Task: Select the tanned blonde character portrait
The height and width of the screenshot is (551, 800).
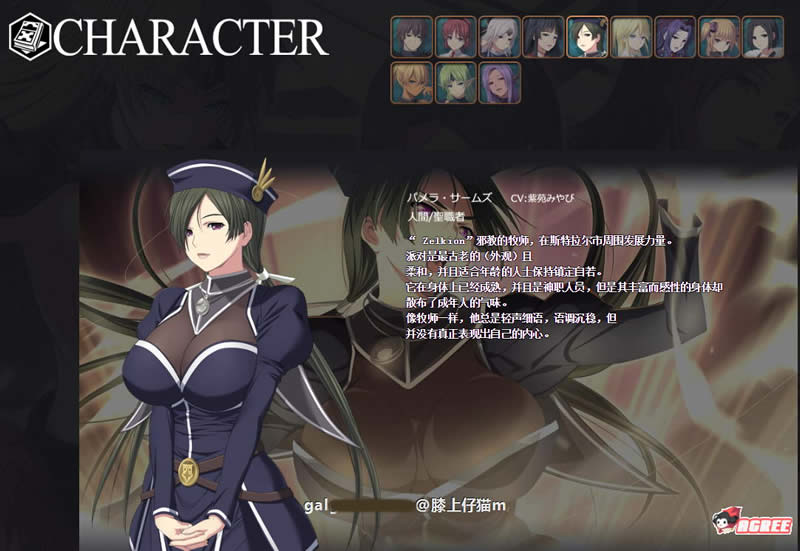Action: coord(411,82)
